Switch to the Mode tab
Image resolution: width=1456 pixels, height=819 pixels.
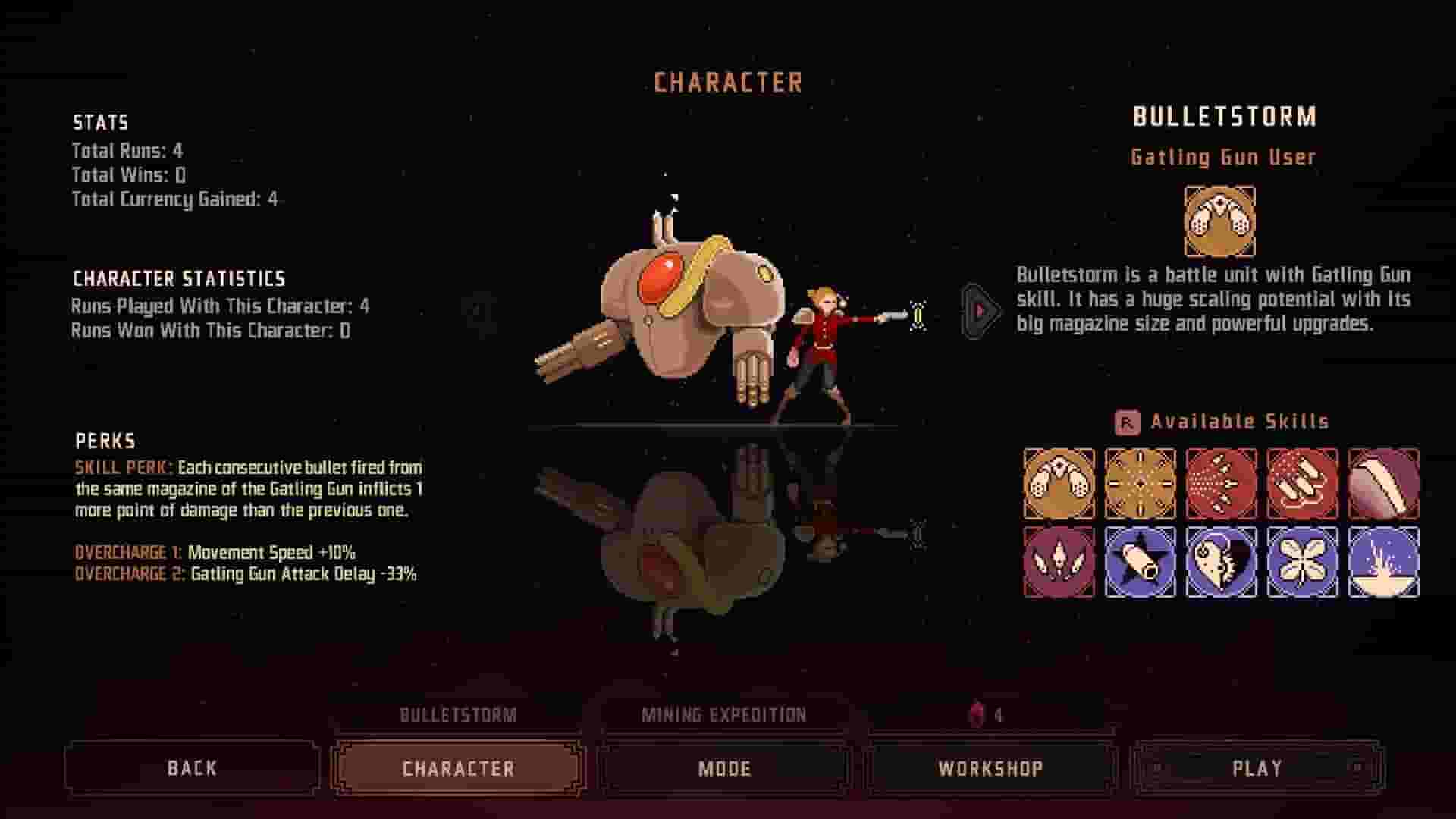point(724,768)
